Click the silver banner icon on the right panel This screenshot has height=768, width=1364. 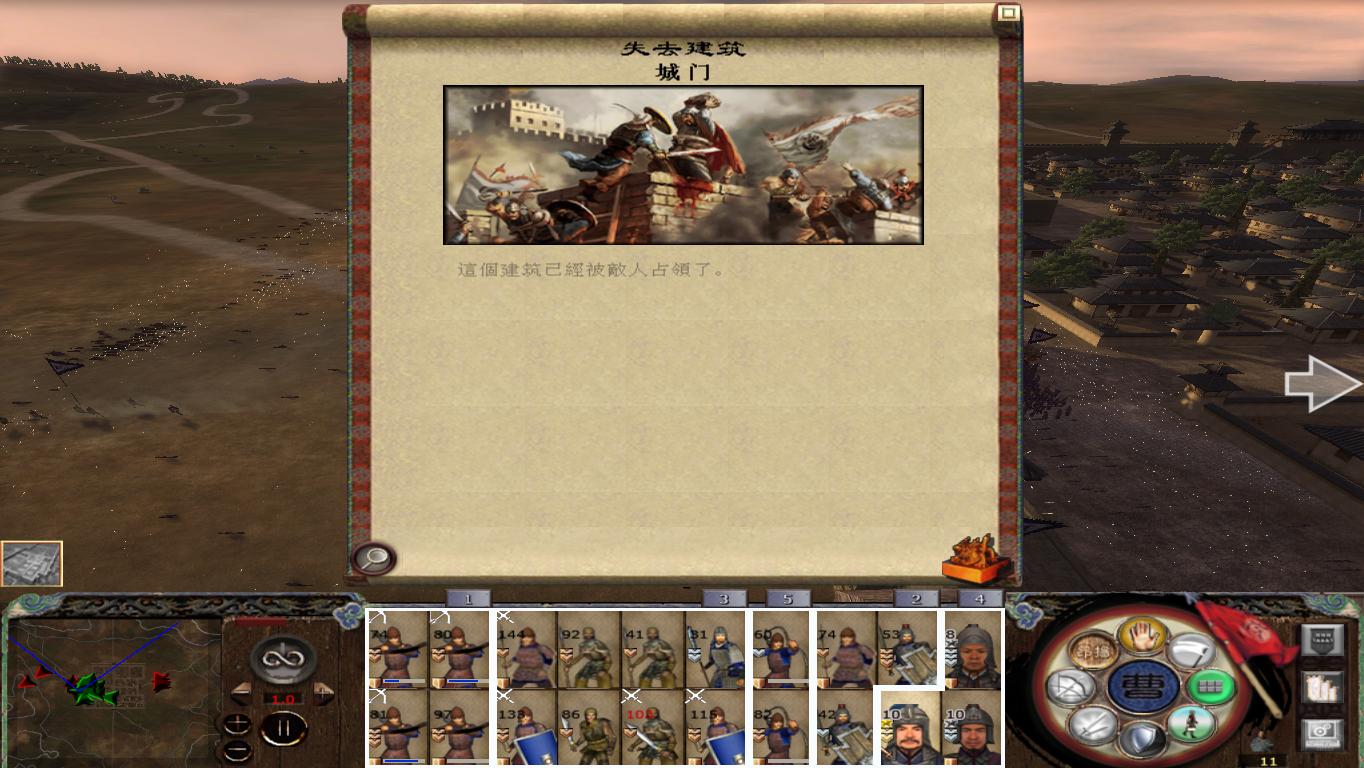[x=1322, y=642]
